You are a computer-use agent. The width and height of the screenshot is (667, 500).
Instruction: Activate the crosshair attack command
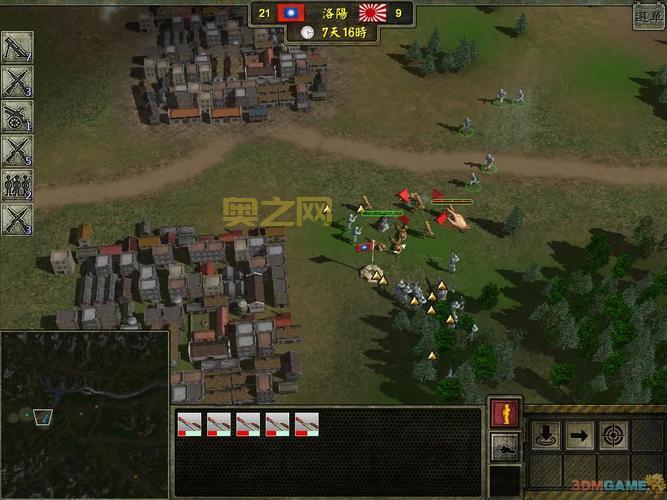[613, 435]
